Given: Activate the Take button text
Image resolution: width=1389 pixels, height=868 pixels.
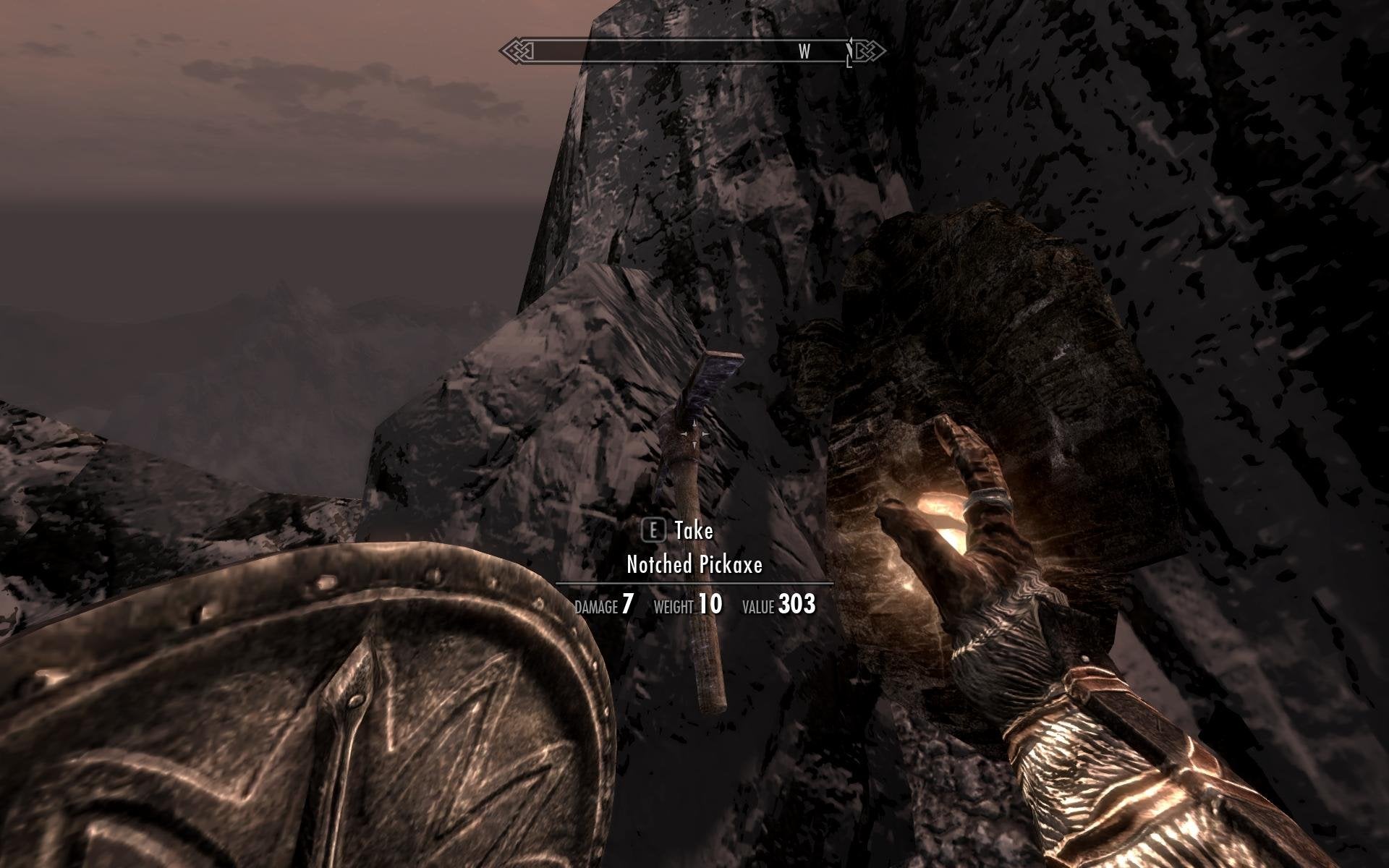Looking at the screenshot, I should click(692, 530).
